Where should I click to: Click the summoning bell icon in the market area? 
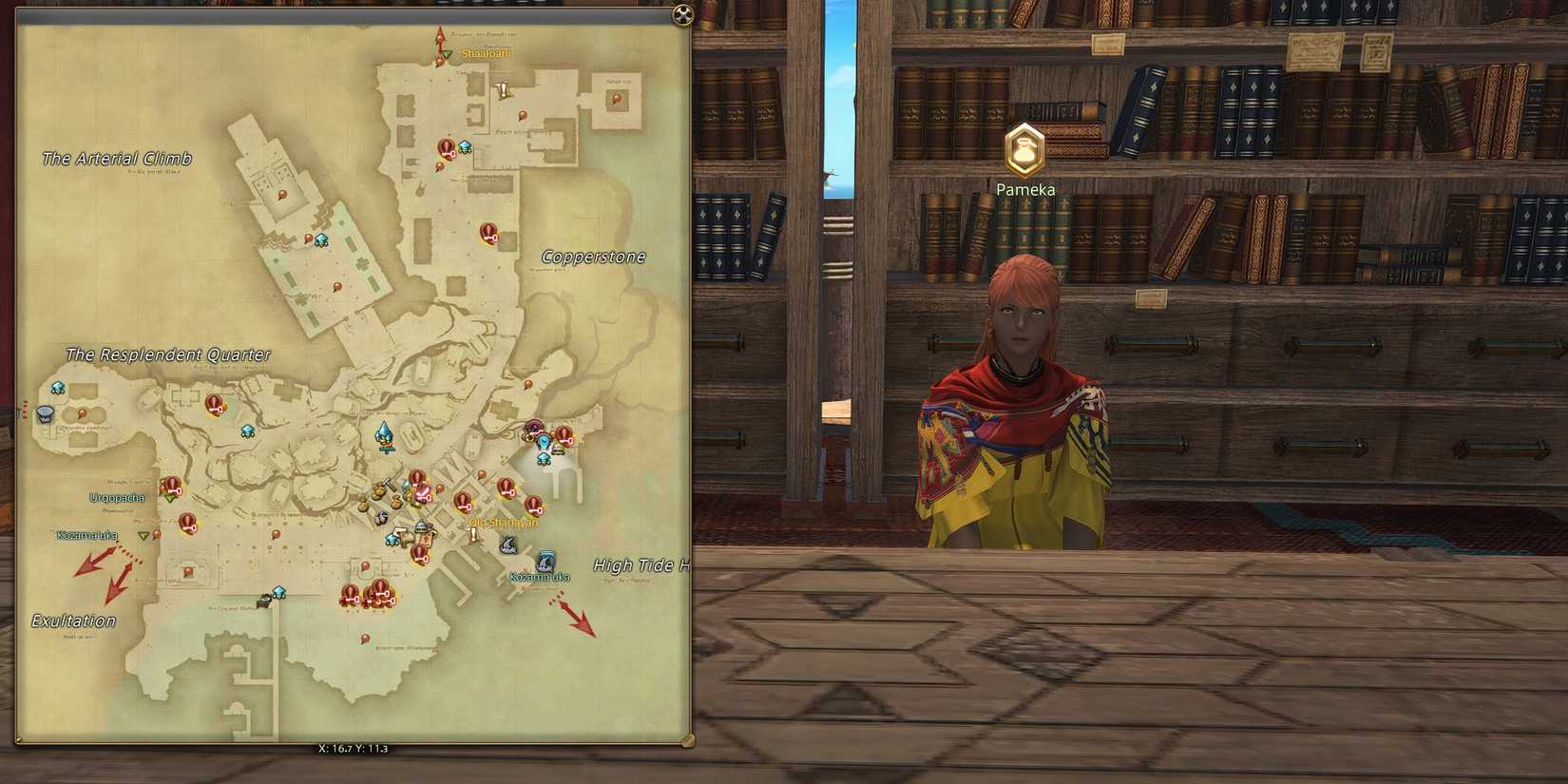click(x=419, y=526)
